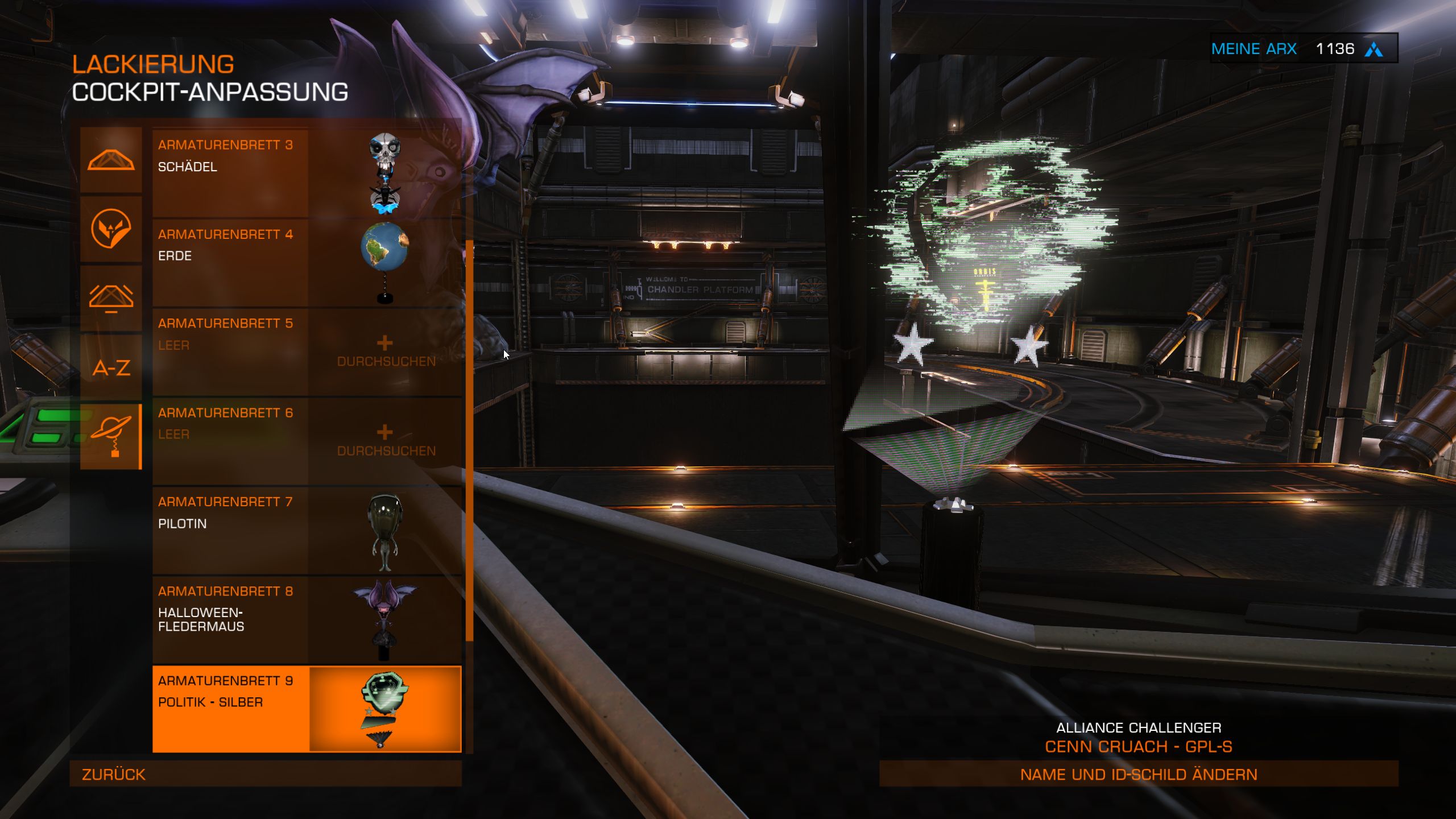The width and height of the screenshot is (1456, 819).
Task: Open Durchsuchen for Armaturenbrett 6
Action: pyautogui.click(x=386, y=441)
